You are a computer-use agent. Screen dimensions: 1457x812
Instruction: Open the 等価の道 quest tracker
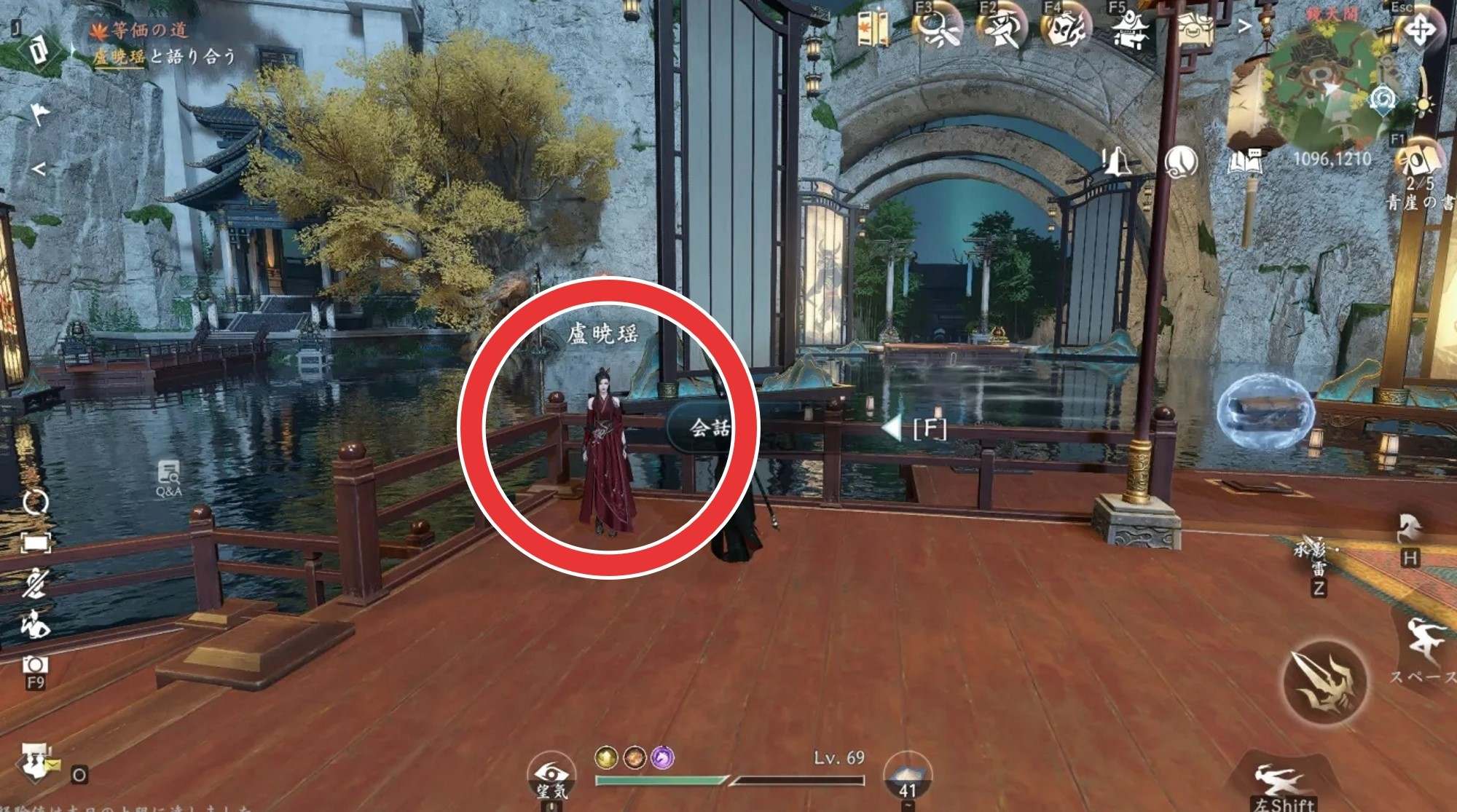tap(149, 31)
